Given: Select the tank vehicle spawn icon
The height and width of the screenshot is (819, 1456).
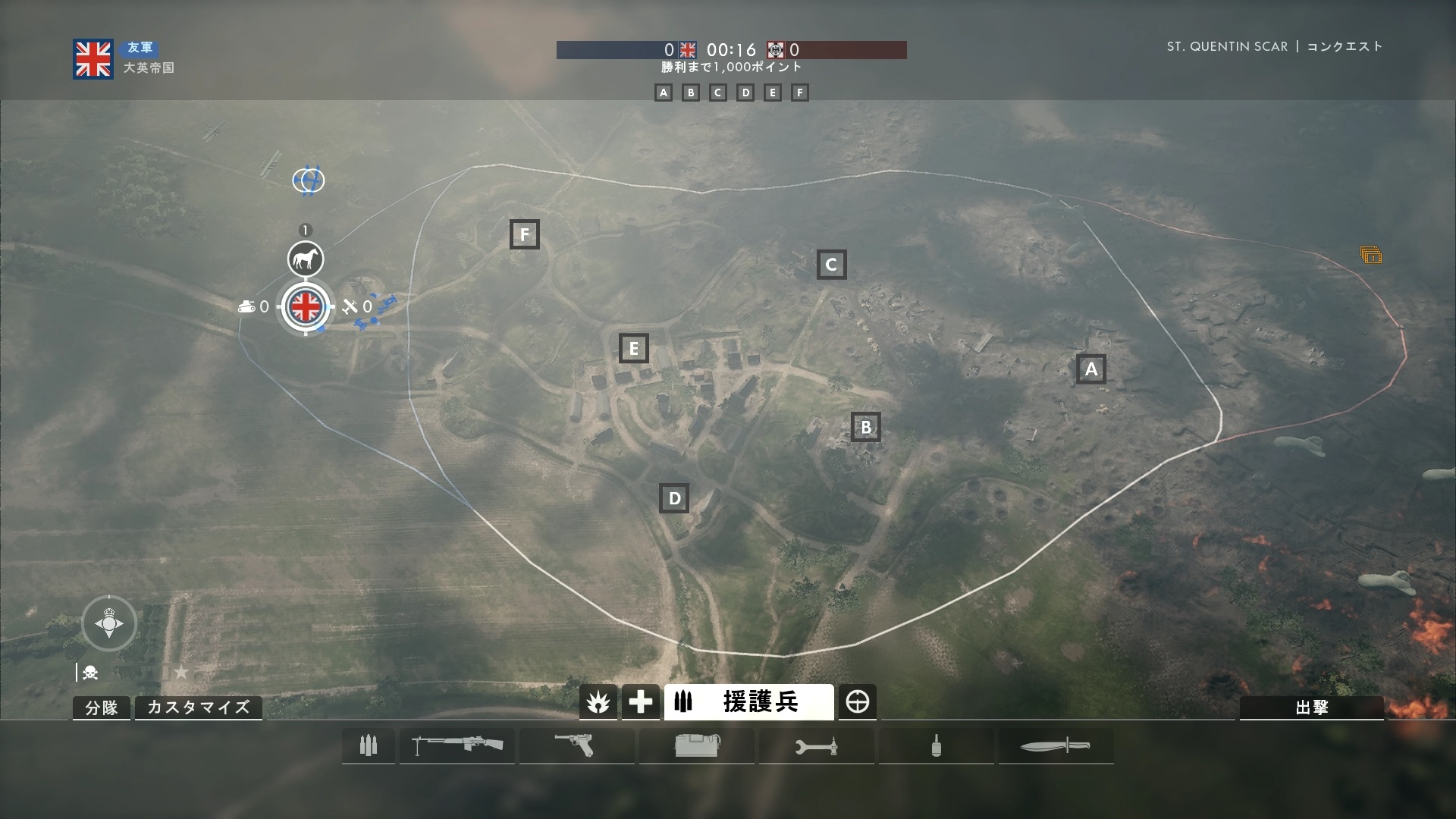Looking at the screenshot, I should [x=247, y=306].
